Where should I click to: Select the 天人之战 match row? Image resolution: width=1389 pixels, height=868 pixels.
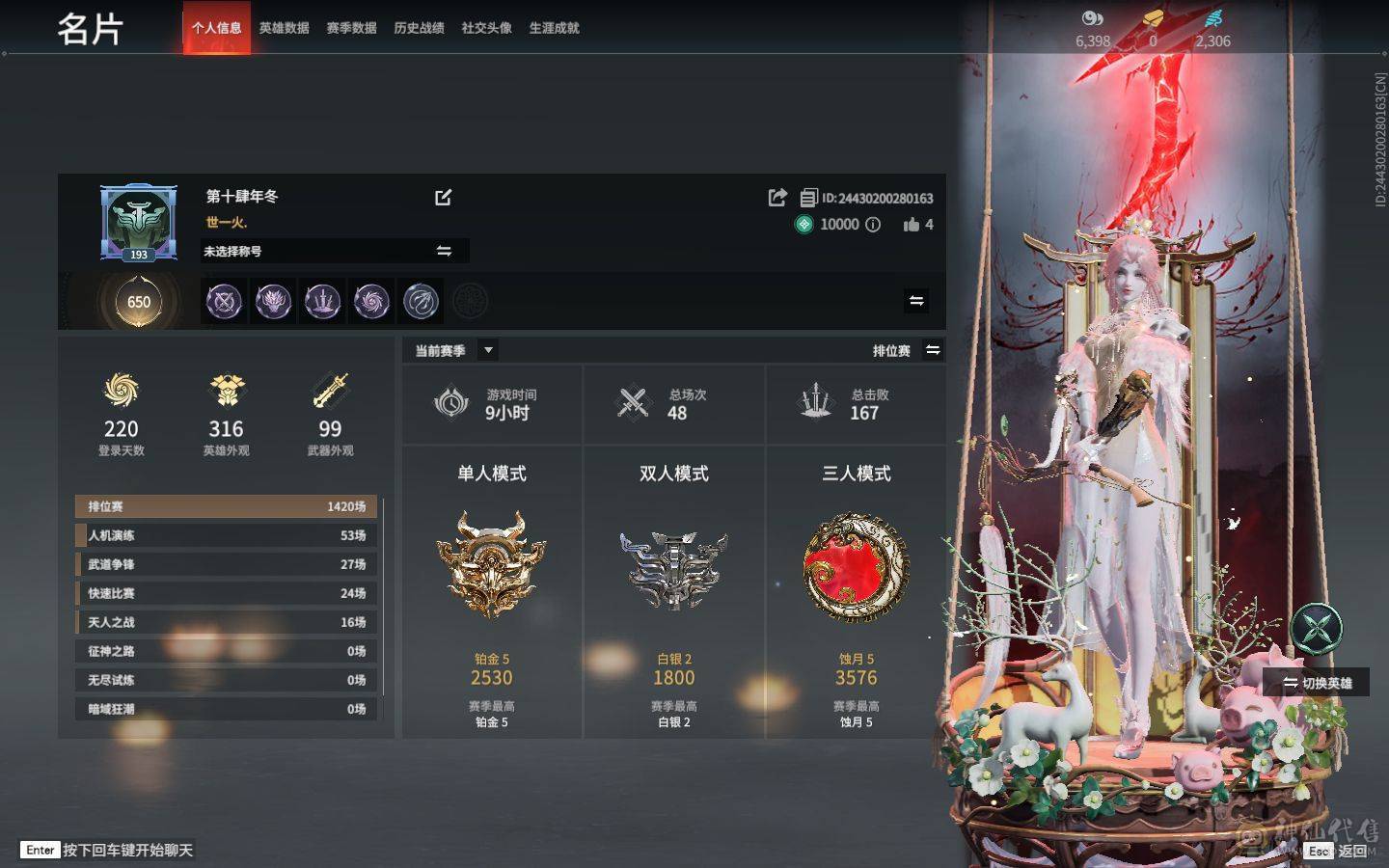[x=227, y=622]
